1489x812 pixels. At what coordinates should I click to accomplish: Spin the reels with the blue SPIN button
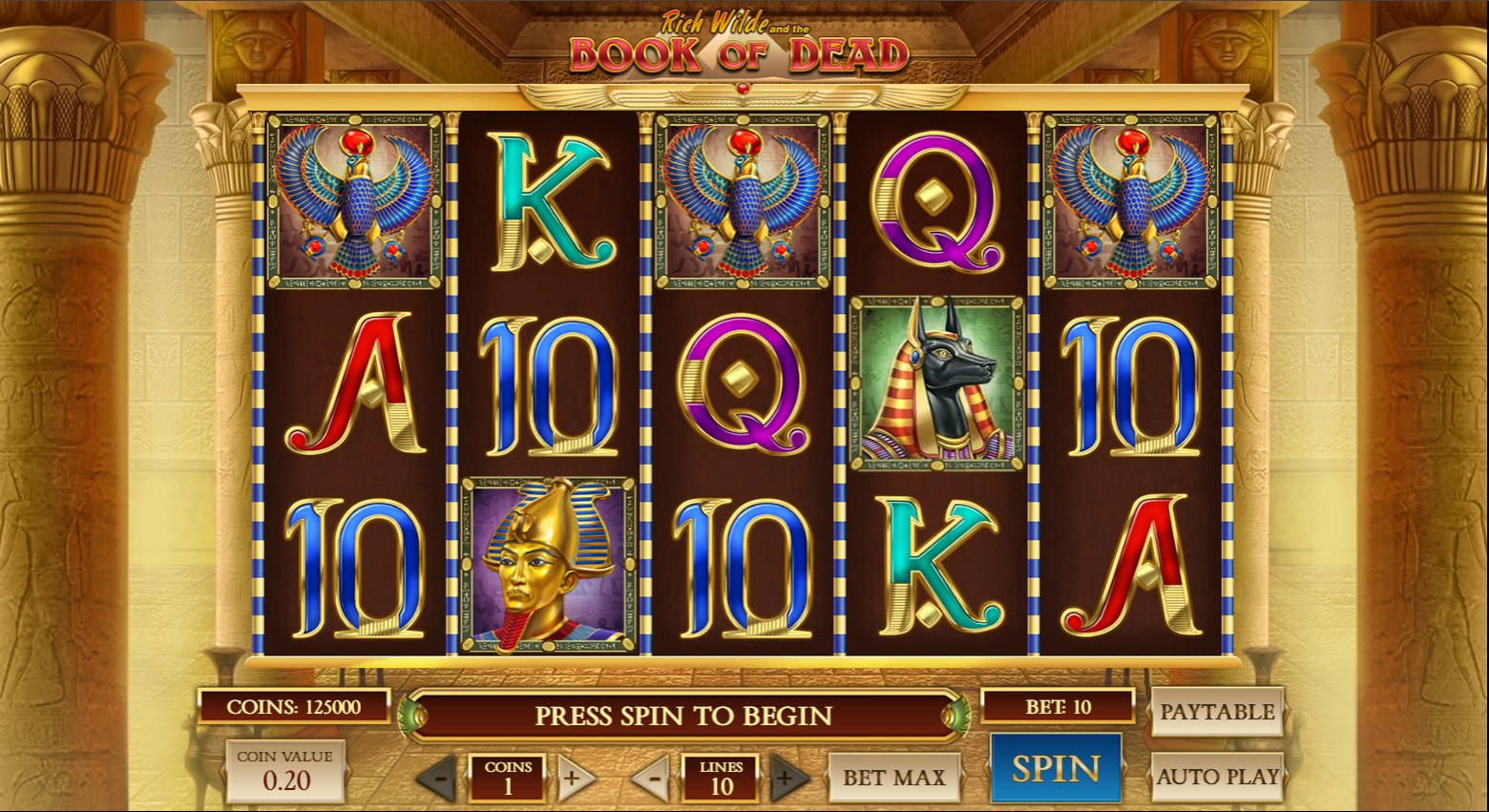coord(1056,769)
